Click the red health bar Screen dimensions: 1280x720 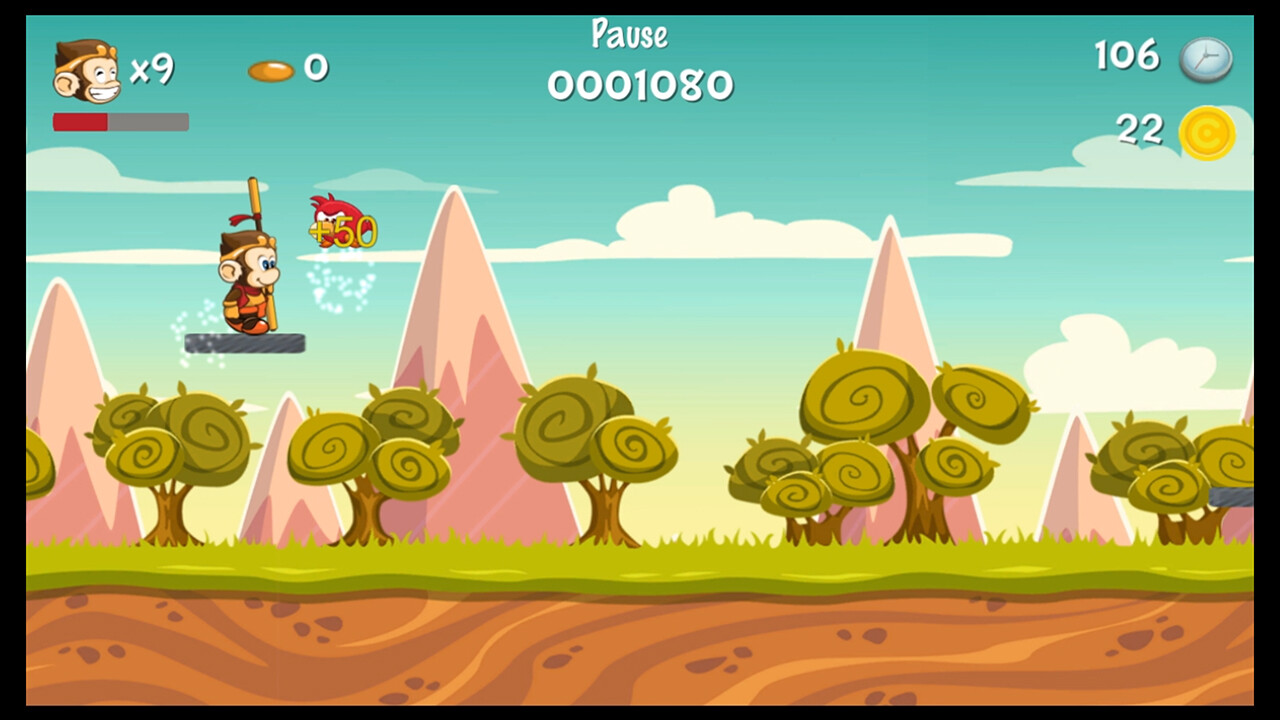[80, 120]
